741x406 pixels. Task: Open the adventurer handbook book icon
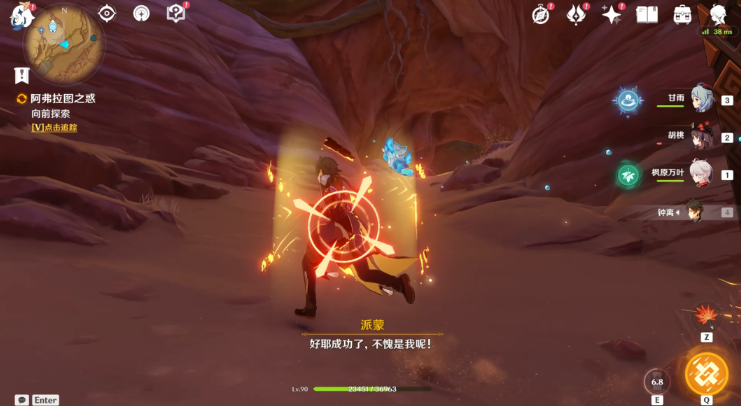[x=647, y=14]
